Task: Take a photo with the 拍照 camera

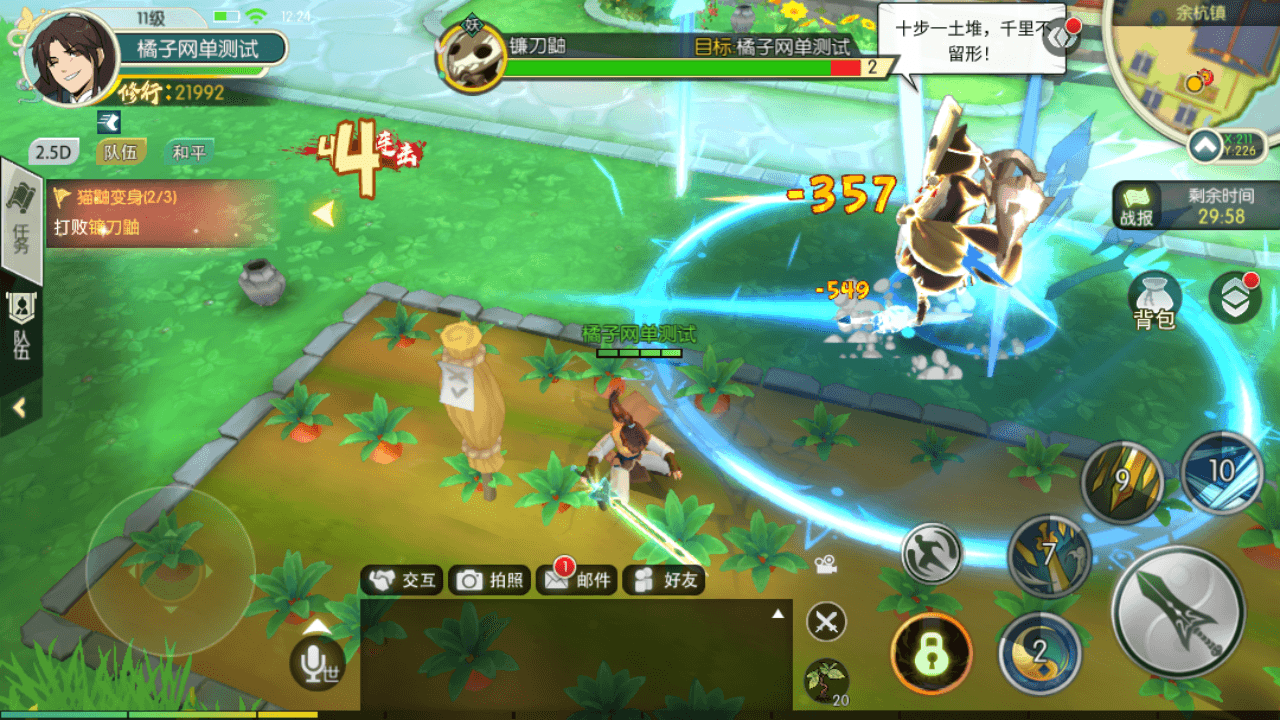Action: click(x=489, y=580)
